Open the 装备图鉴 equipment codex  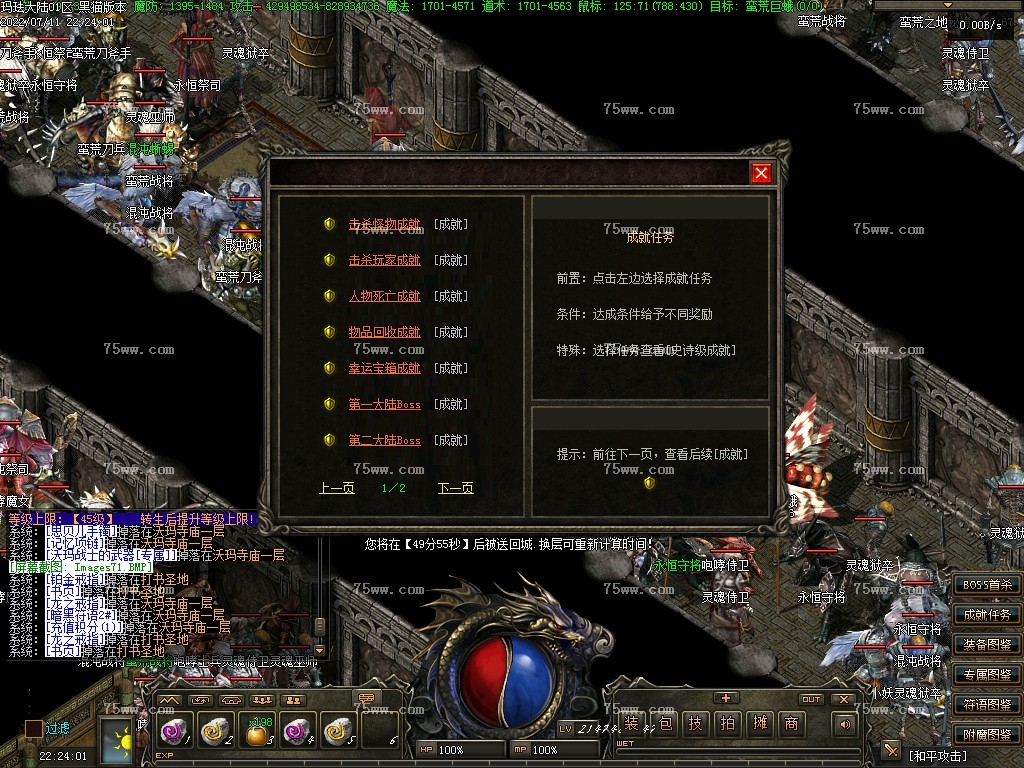pos(986,645)
